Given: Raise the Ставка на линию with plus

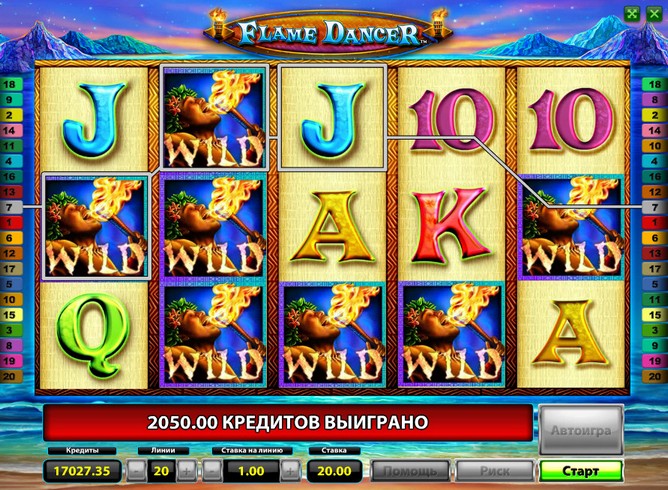Looking at the screenshot, I should (x=290, y=470).
